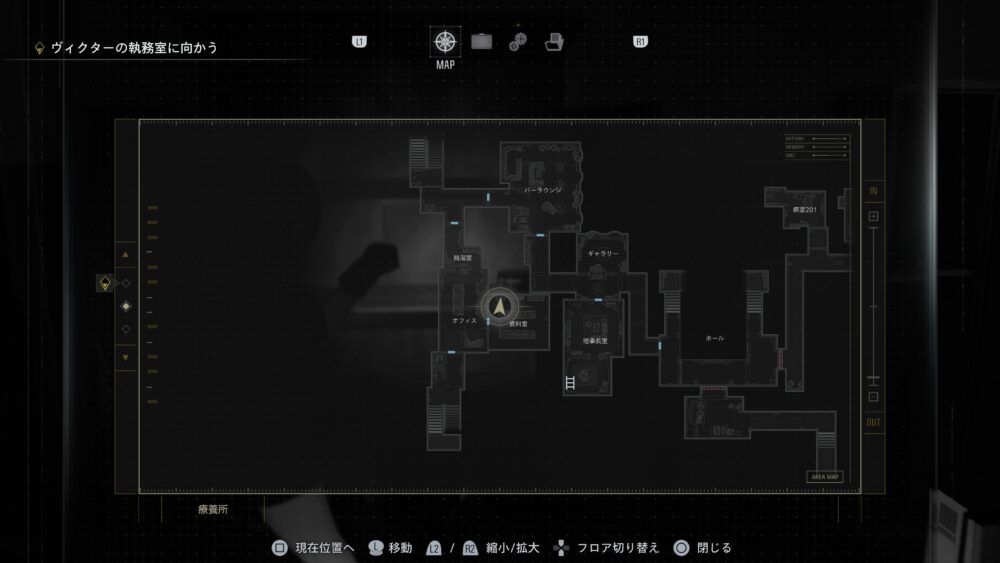1000x563 pixels.
Task: Click the player position arrow marker
Action: 499,307
